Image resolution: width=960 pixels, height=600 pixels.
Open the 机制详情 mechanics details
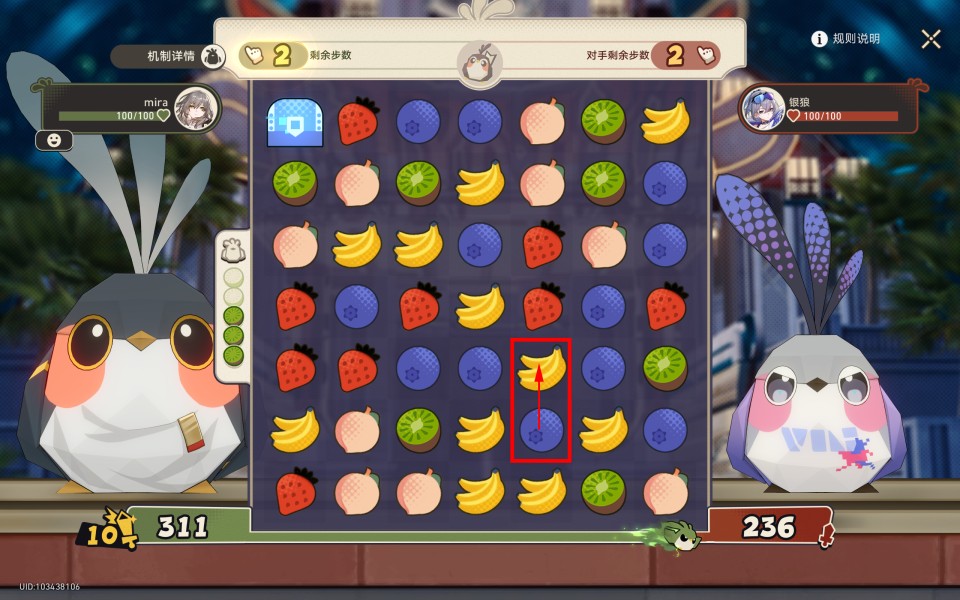pyautogui.click(x=167, y=56)
